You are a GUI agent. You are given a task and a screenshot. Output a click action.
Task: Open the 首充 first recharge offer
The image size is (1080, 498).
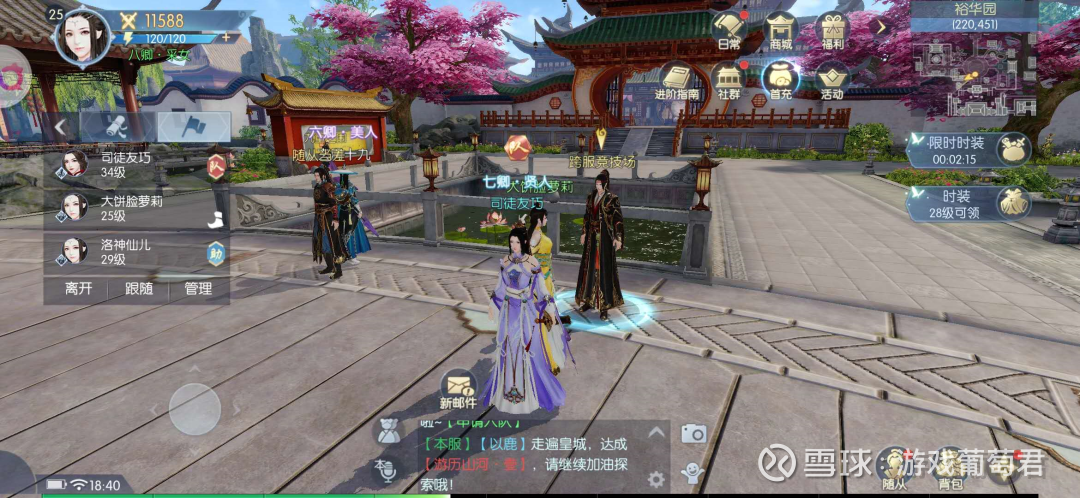[x=781, y=81]
